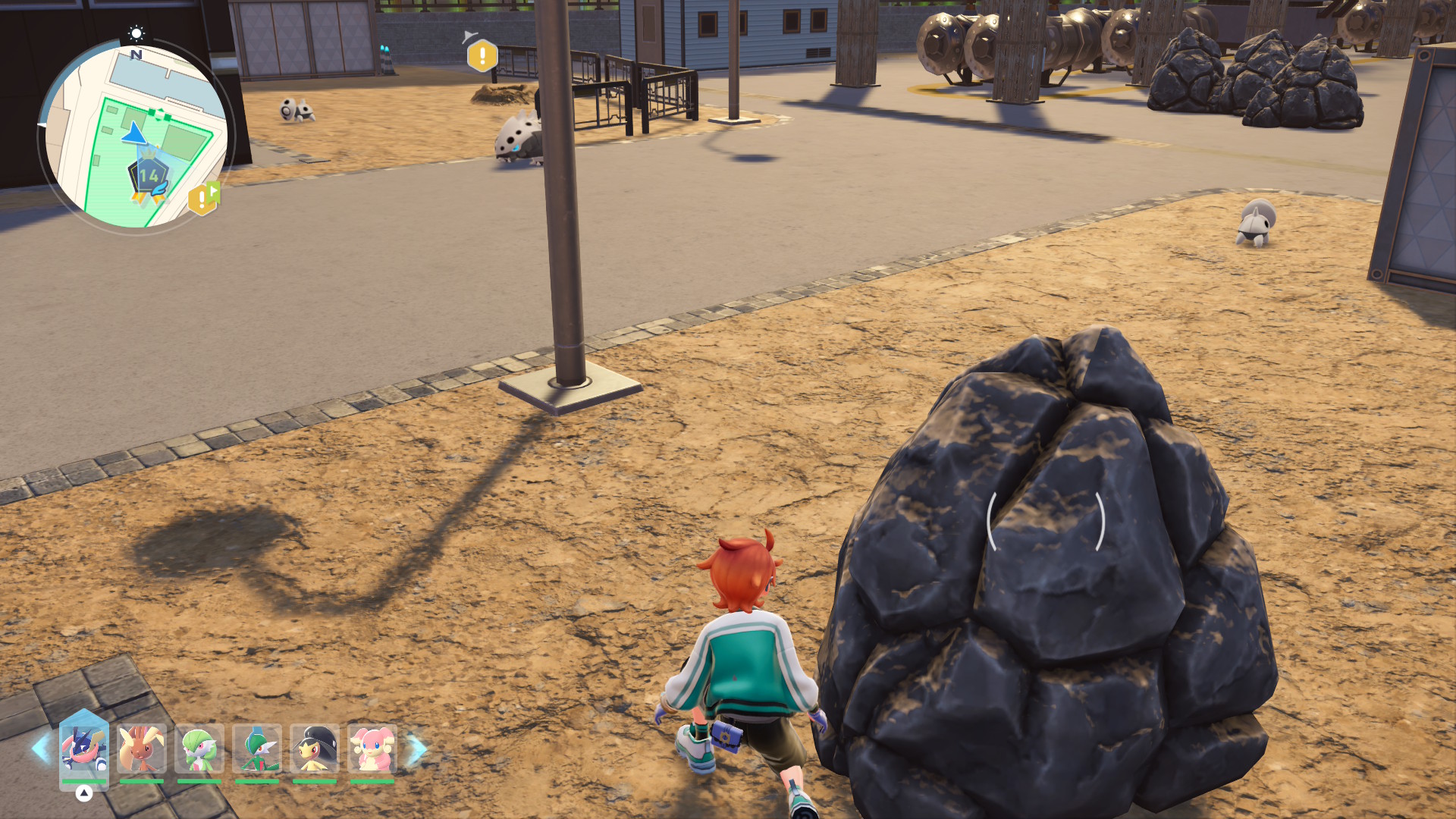Click the right arrow beside the party bar
The image size is (1456, 819).
click(417, 748)
